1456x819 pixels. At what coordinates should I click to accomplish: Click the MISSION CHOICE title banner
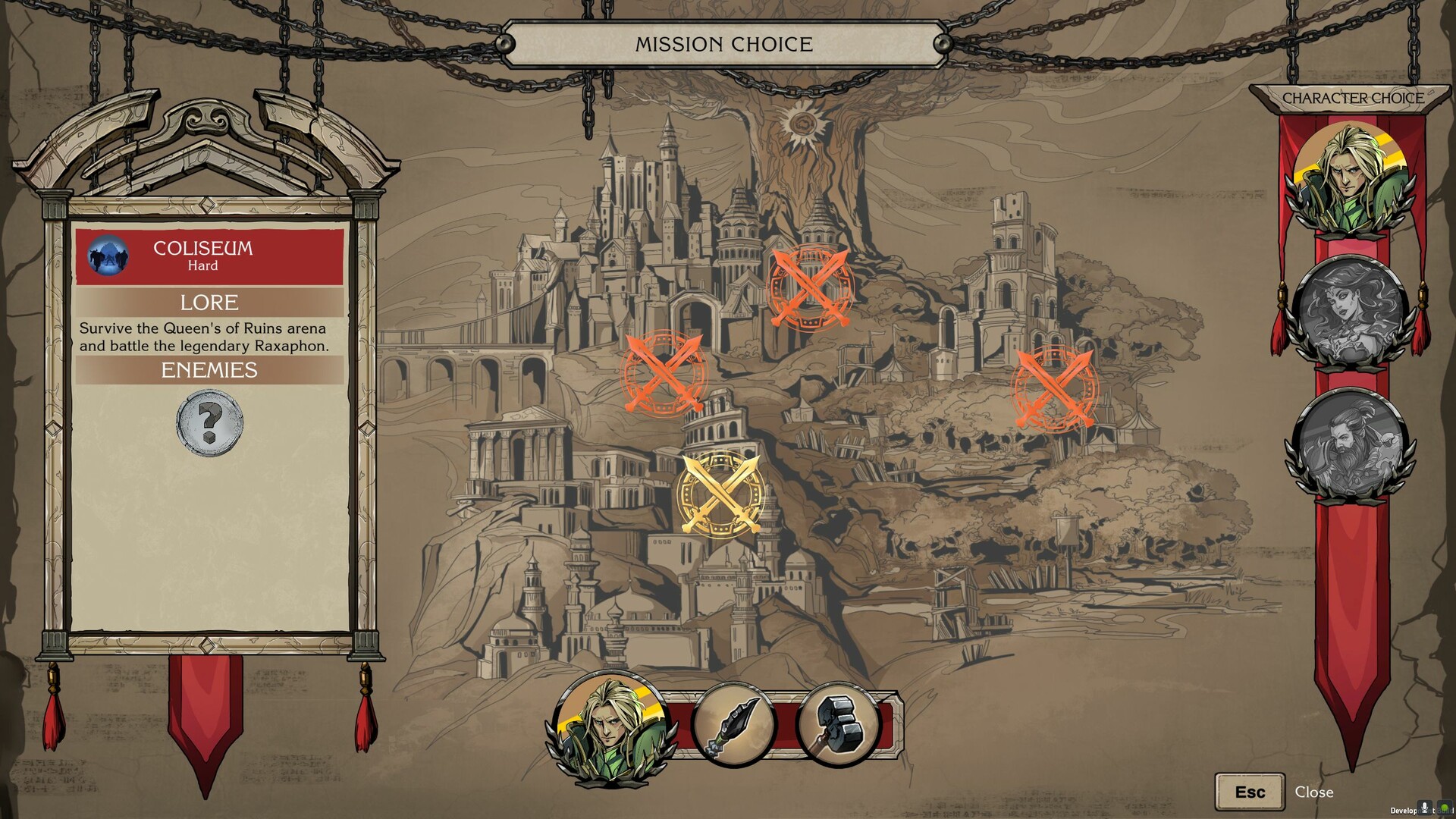[724, 44]
